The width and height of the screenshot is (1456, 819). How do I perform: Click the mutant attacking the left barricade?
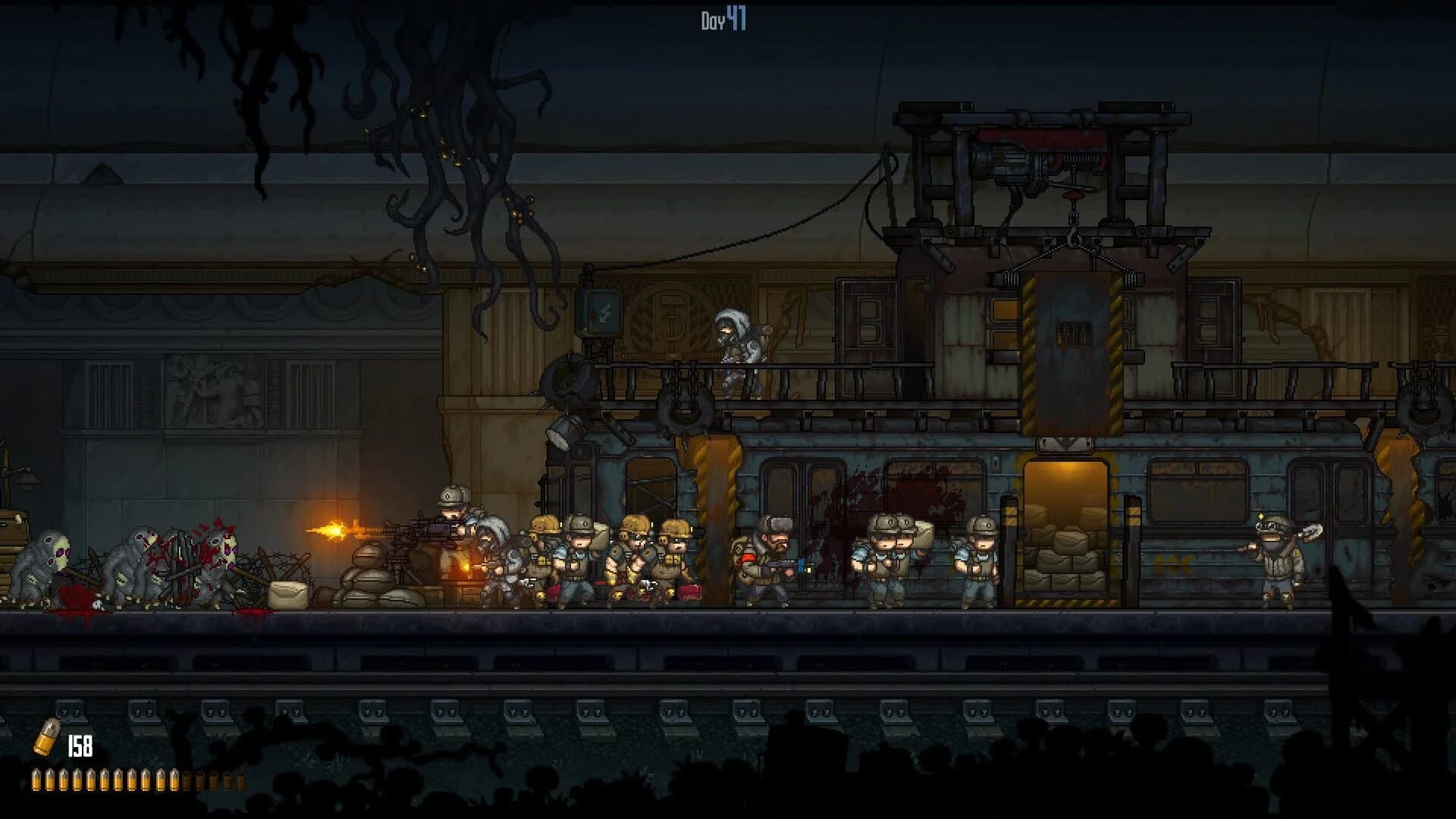pos(218,562)
